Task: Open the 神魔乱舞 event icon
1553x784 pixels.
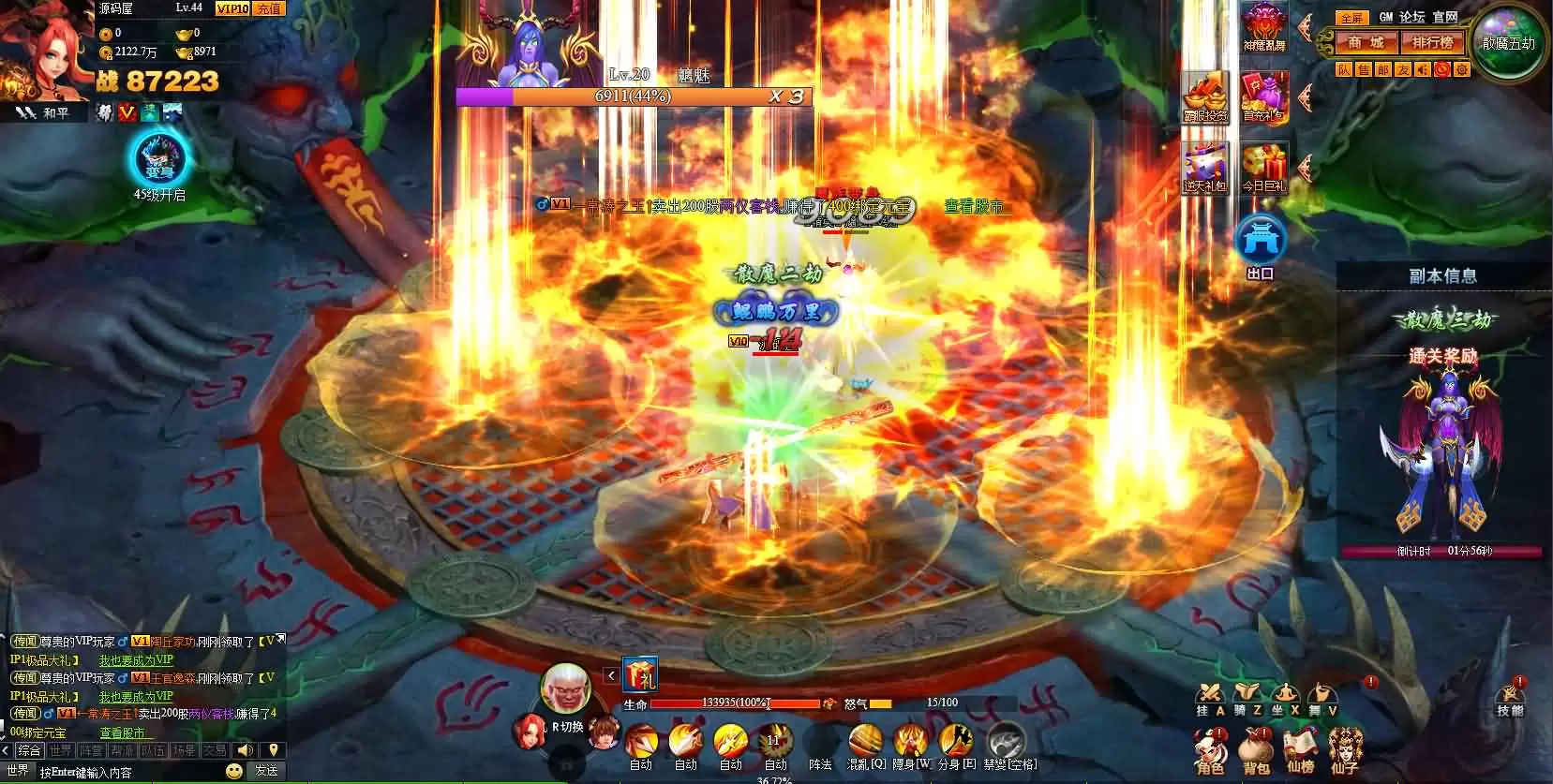Action: pos(1263,23)
